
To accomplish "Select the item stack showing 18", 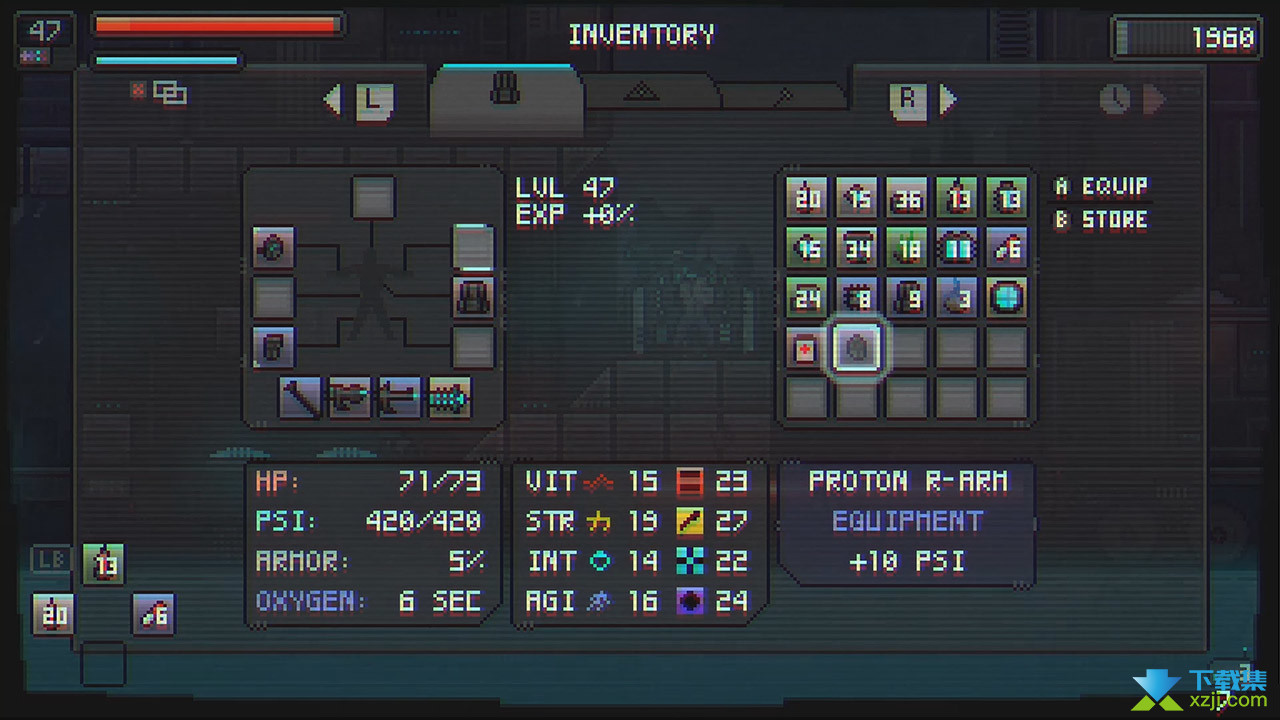I will [907, 247].
